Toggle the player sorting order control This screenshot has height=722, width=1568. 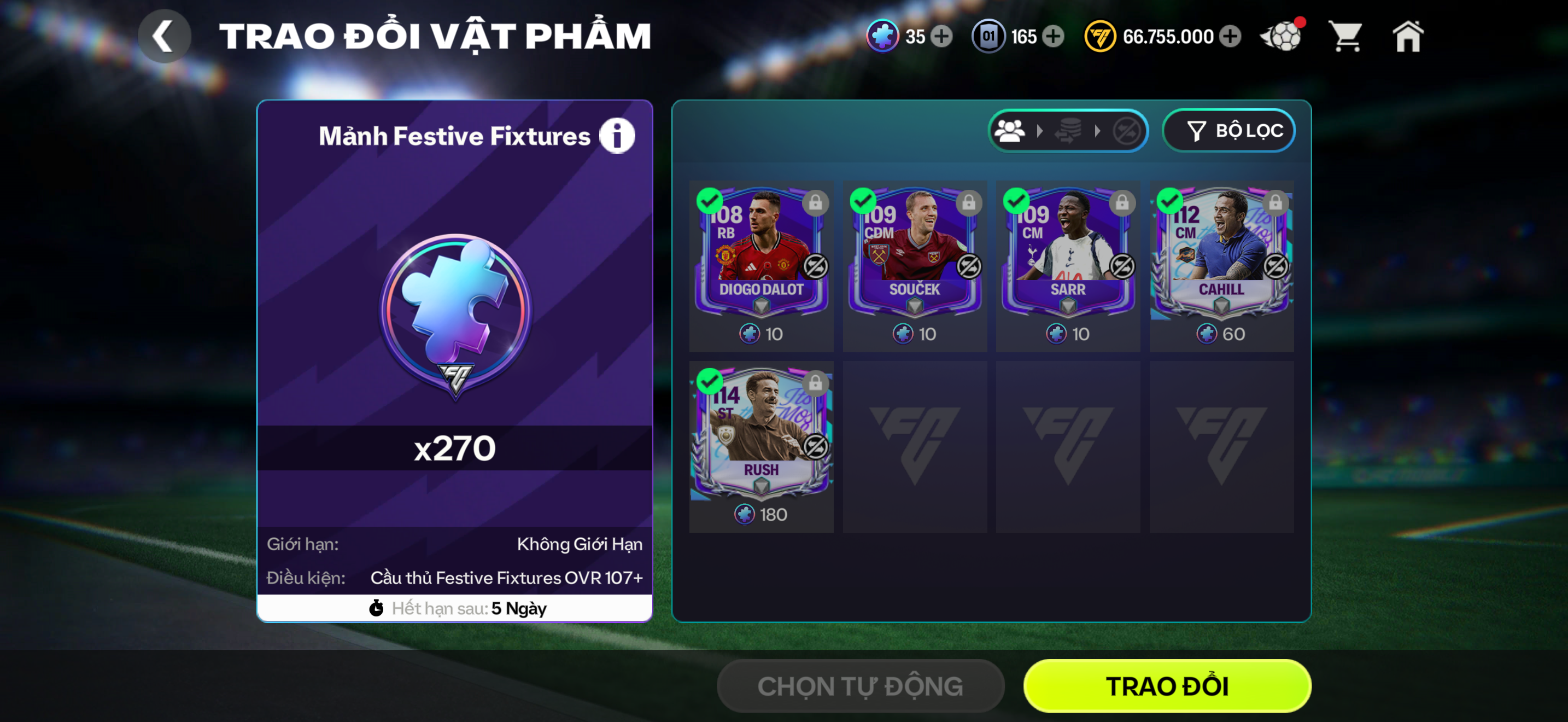point(1068,130)
